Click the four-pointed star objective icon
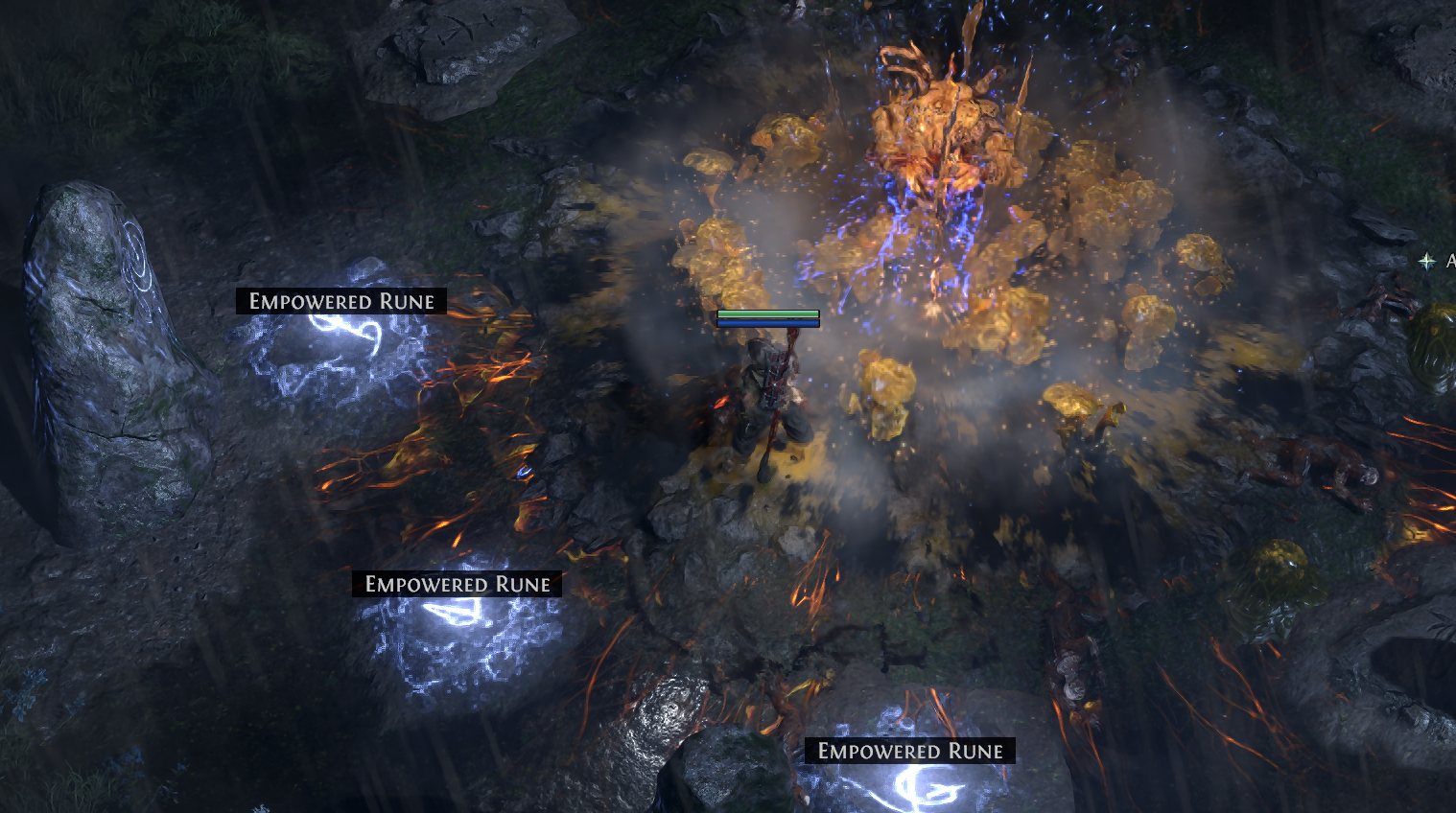 tap(1427, 261)
